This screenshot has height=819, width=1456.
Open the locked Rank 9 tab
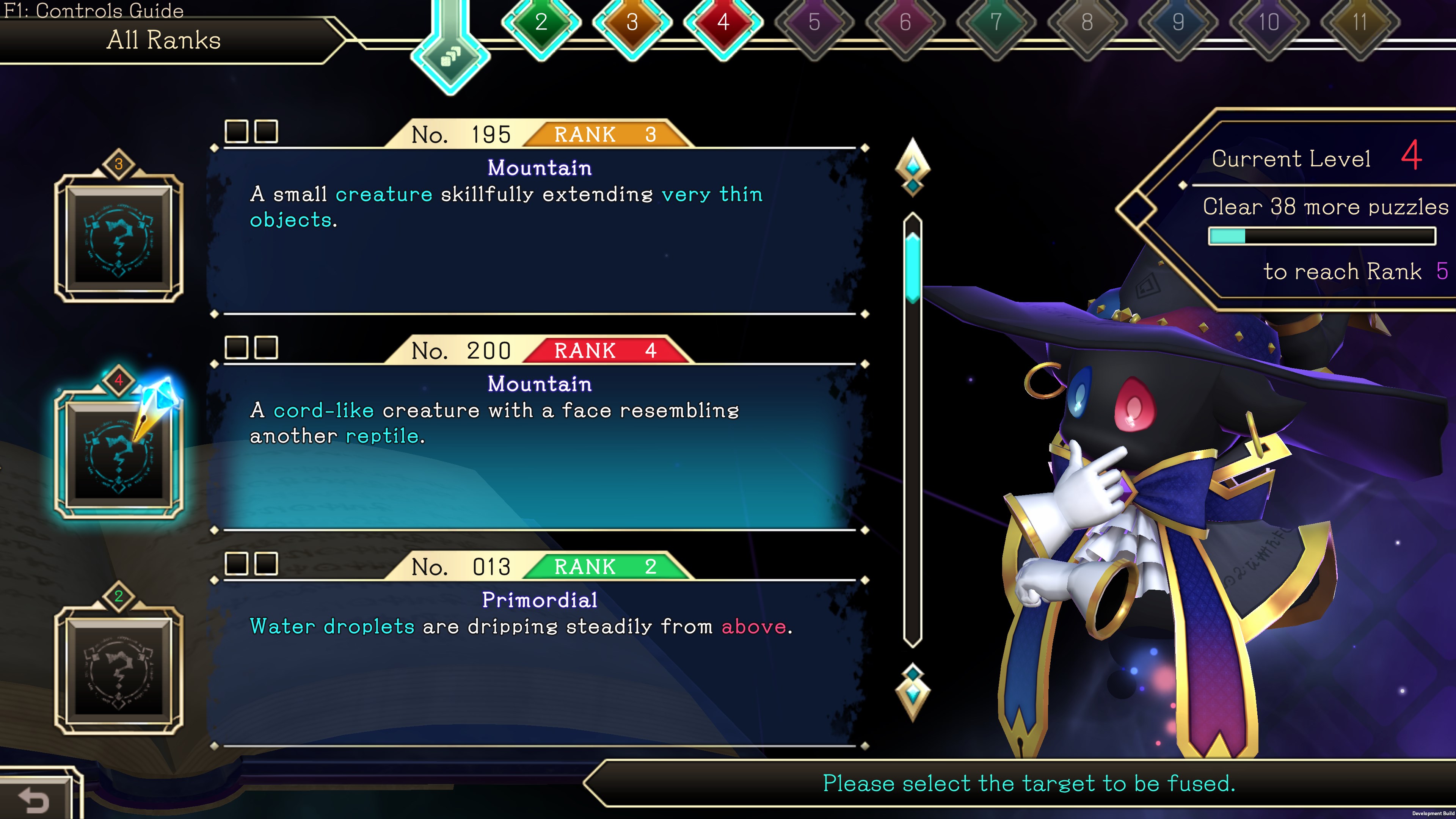coord(1178,23)
